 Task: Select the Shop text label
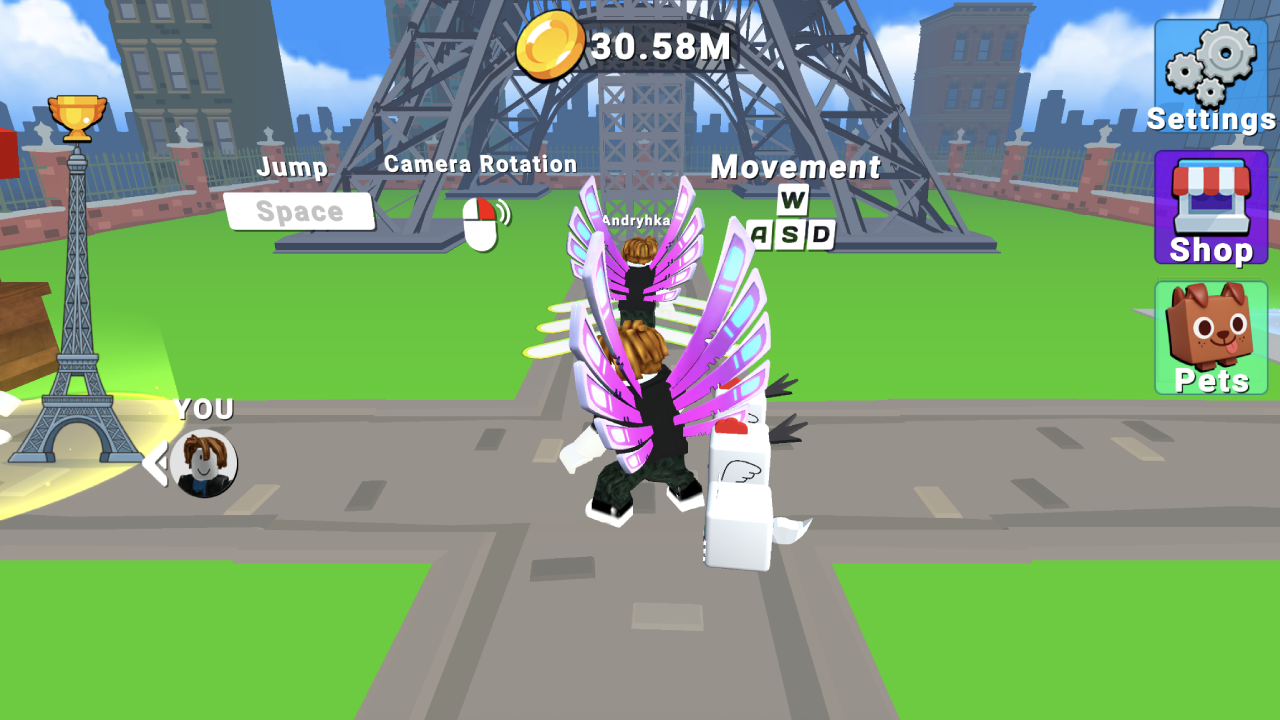pyautogui.click(x=1210, y=249)
